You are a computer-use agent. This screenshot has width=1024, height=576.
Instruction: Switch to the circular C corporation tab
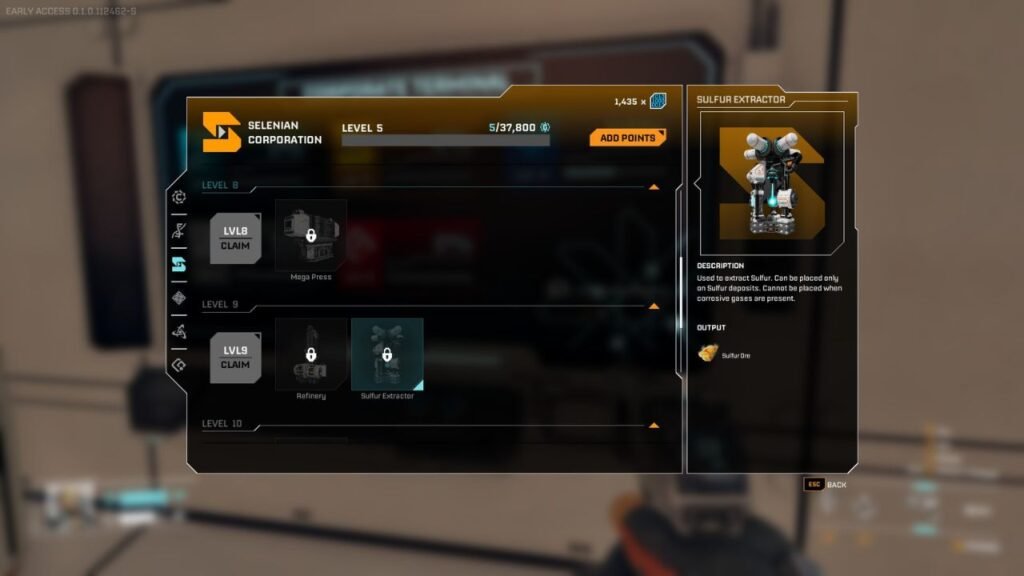click(179, 197)
